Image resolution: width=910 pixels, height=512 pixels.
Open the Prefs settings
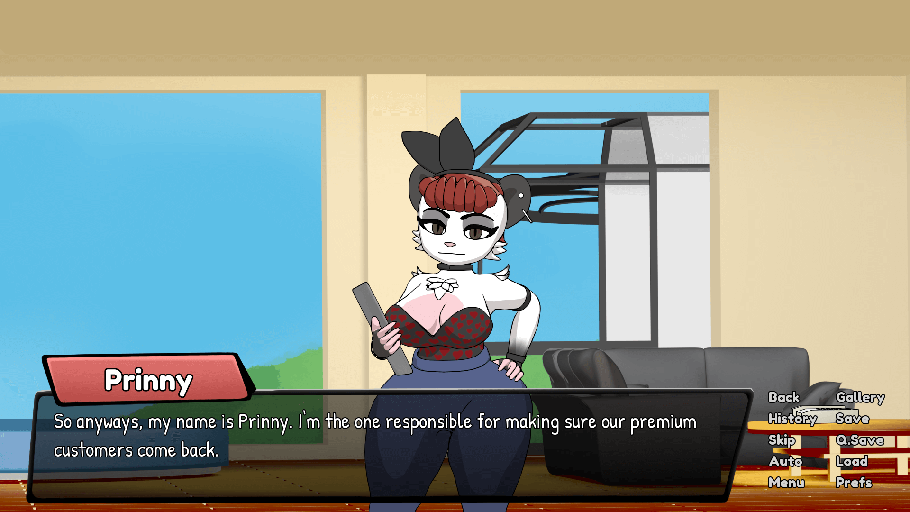pos(853,482)
